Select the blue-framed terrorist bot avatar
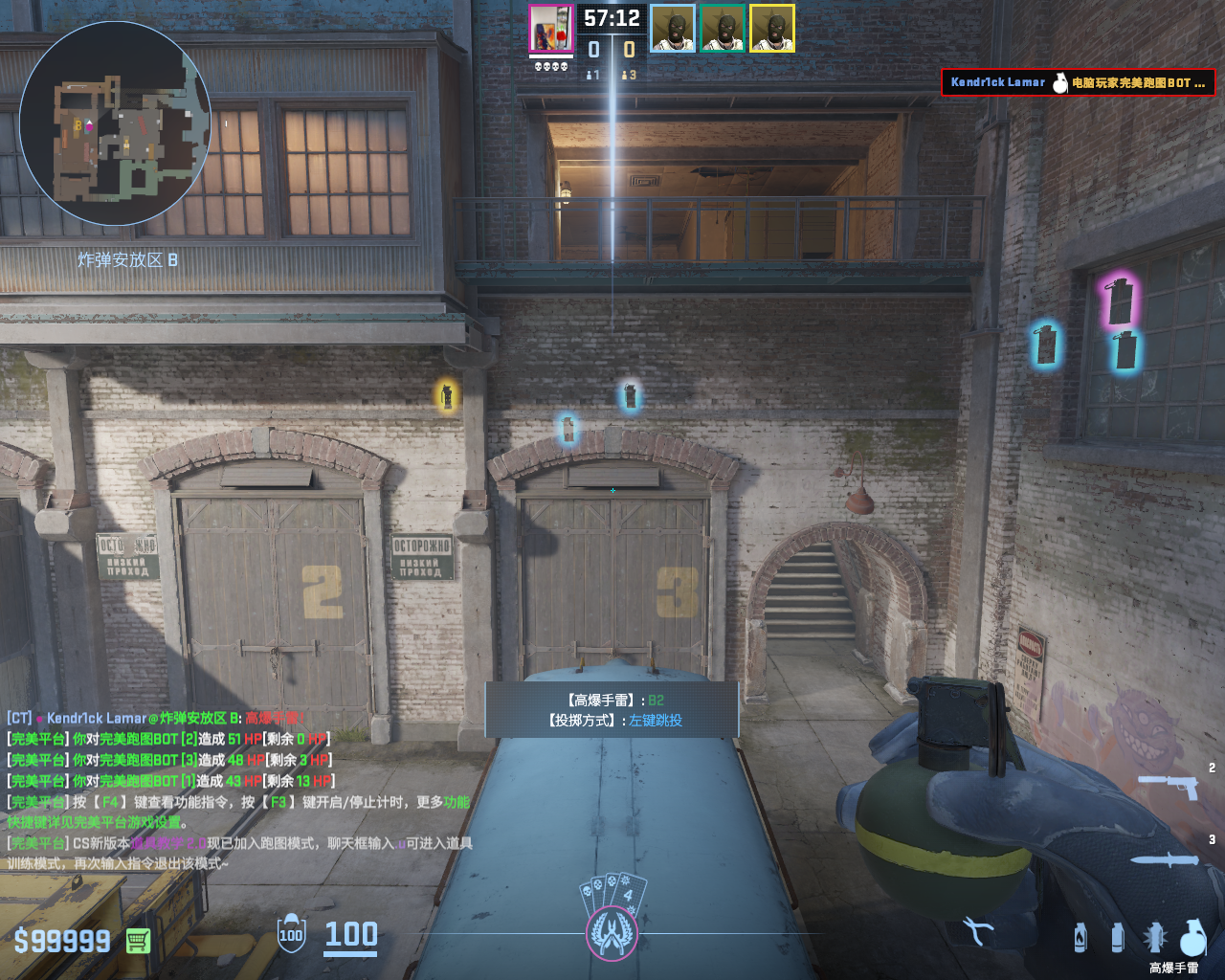The image size is (1225, 980). (673, 29)
